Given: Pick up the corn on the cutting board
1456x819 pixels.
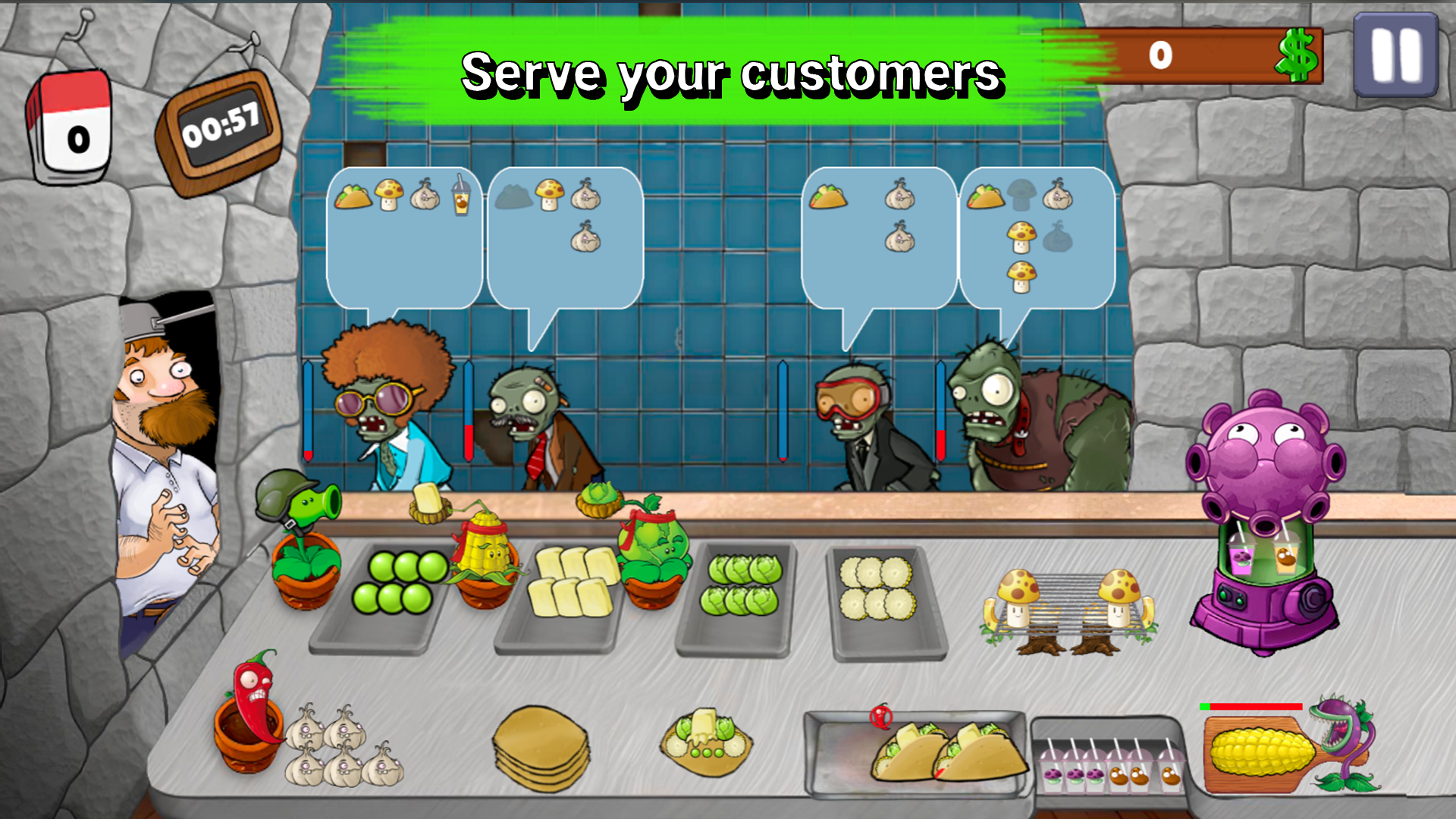Looking at the screenshot, I should (1263, 751).
